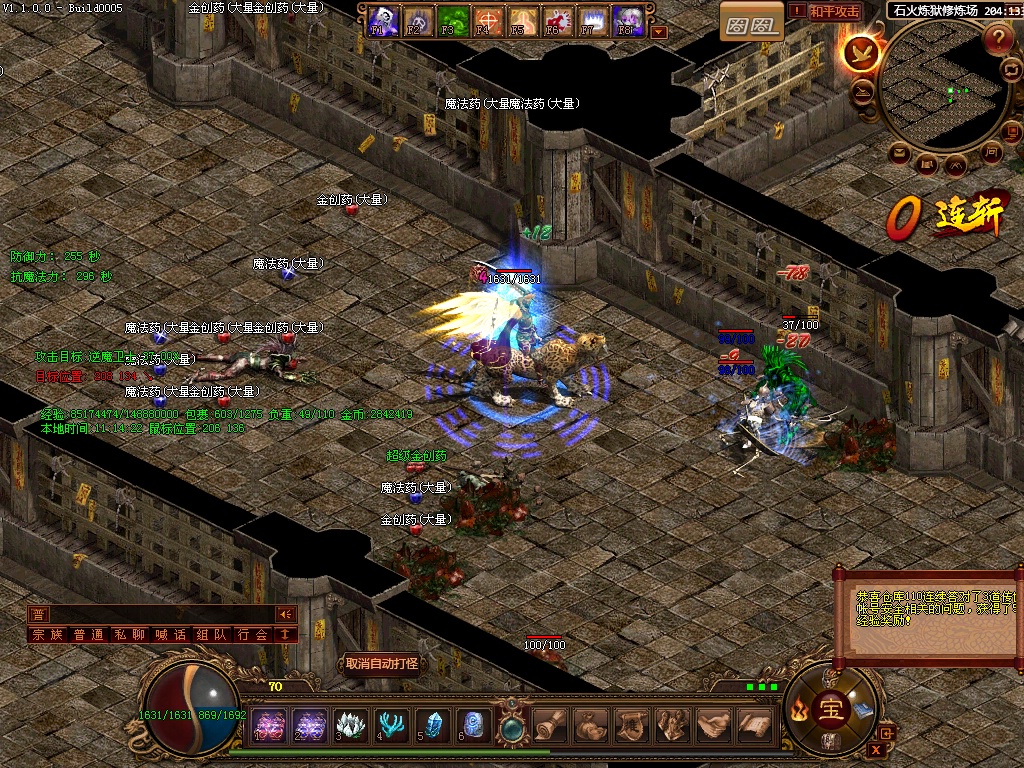Image resolution: width=1024 pixels, height=768 pixels.
Task: Activate the F4 crosshair target skill
Action: (488, 18)
